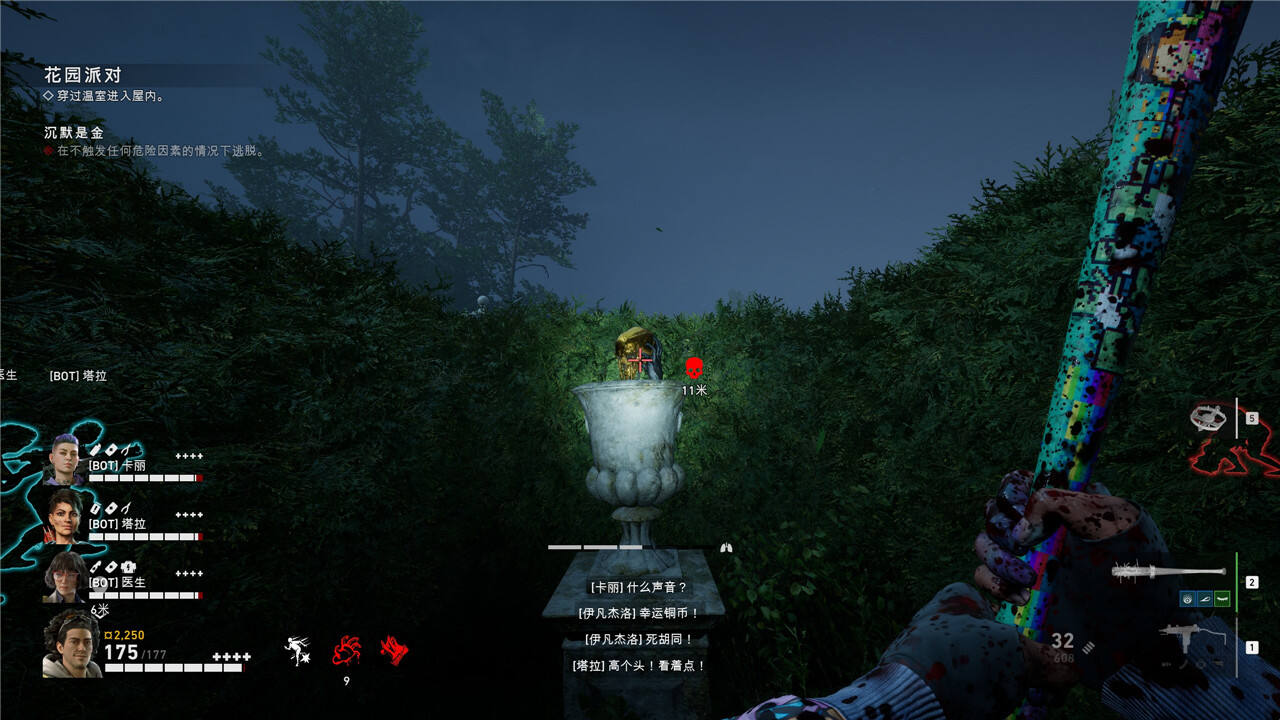Click your own character portrait
This screenshot has height=720, width=1280.
(x=71, y=645)
